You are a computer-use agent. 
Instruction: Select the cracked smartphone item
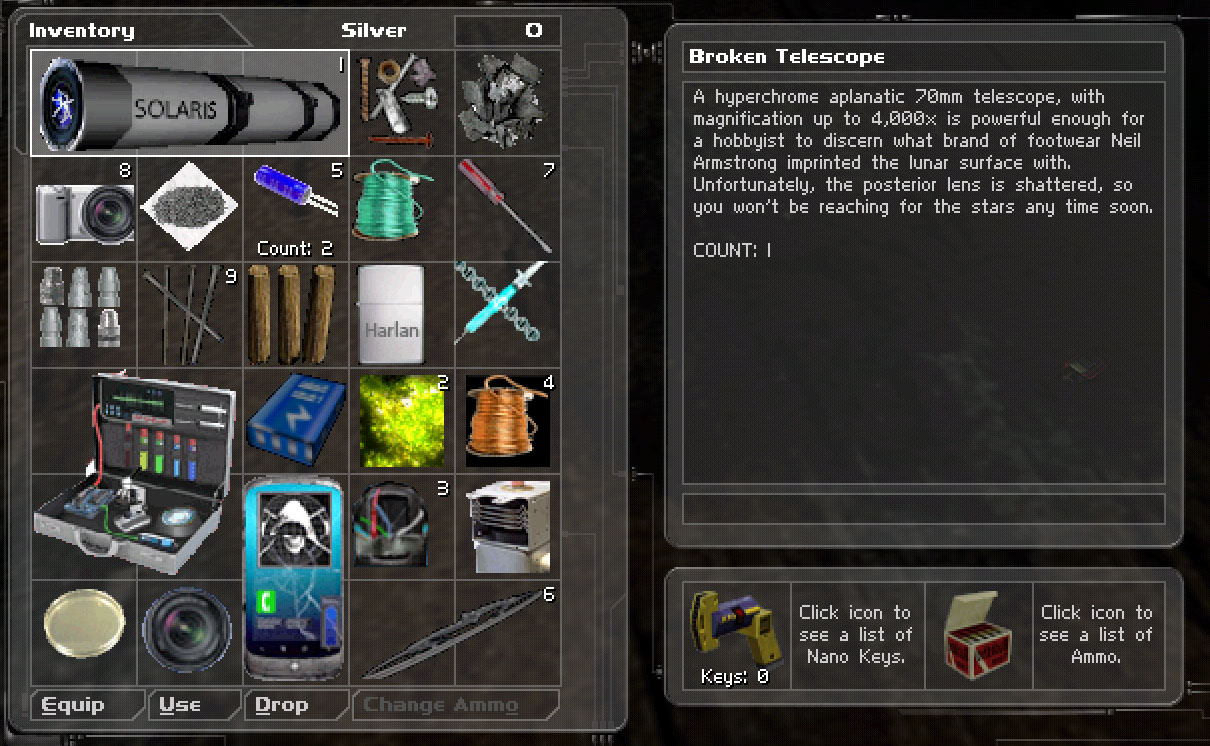[x=295, y=578]
